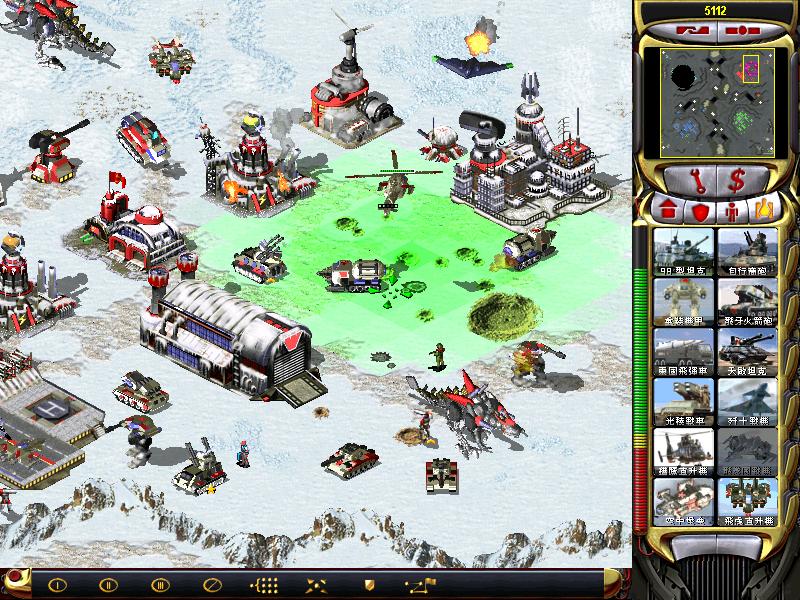The height and width of the screenshot is (600, 800).
Task: Activate the guard shield command
Action: coord(369,584)
